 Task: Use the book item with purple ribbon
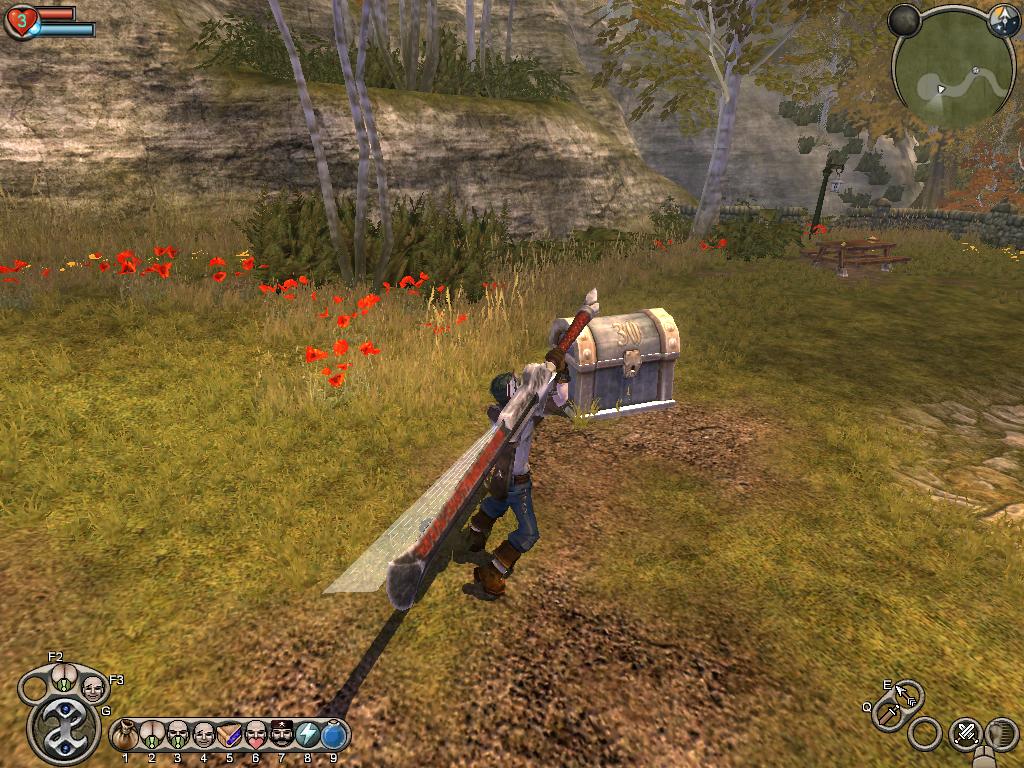[x=230, y=735]
